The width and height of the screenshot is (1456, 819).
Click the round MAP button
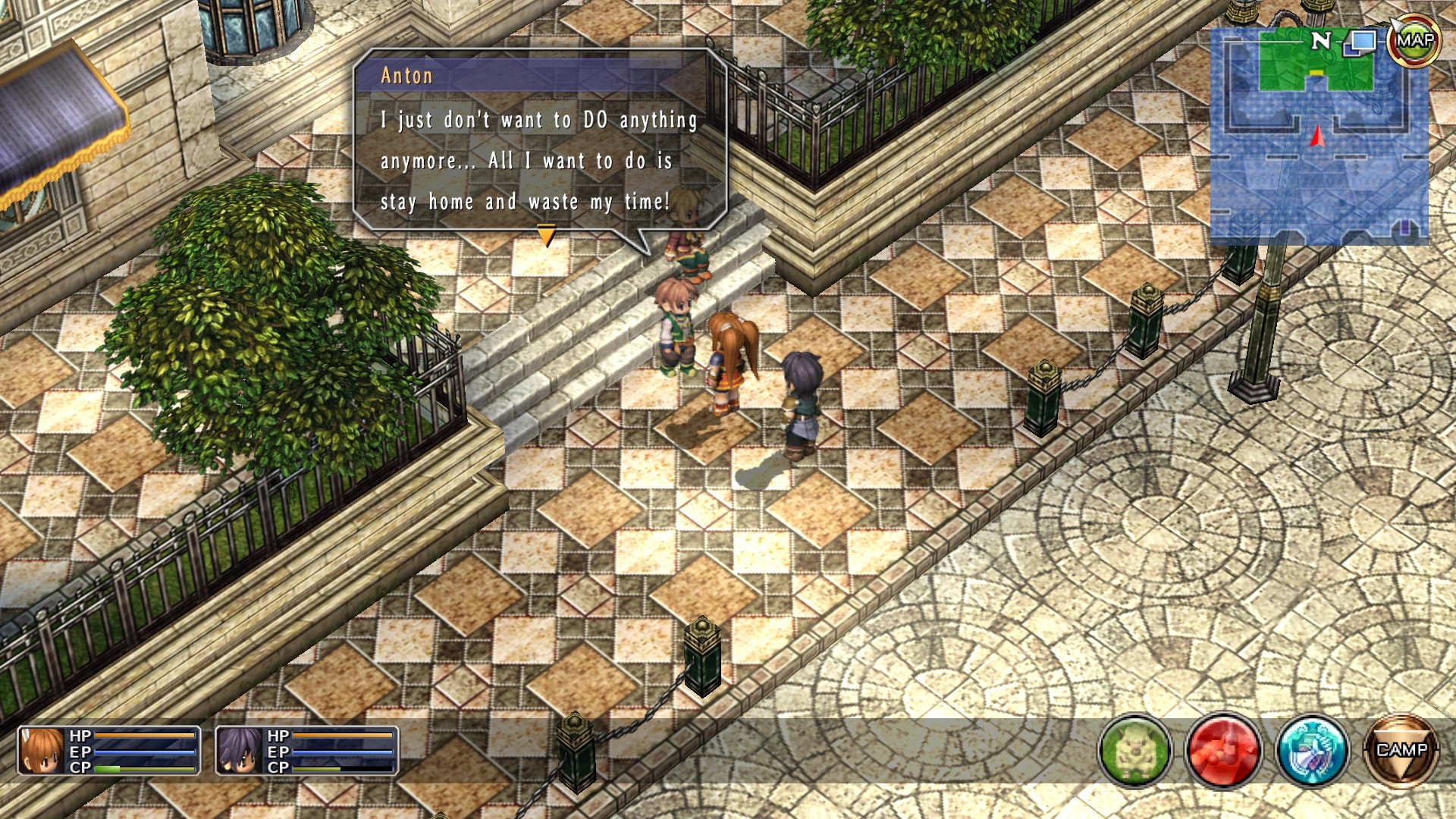[x=1414, y=41]
